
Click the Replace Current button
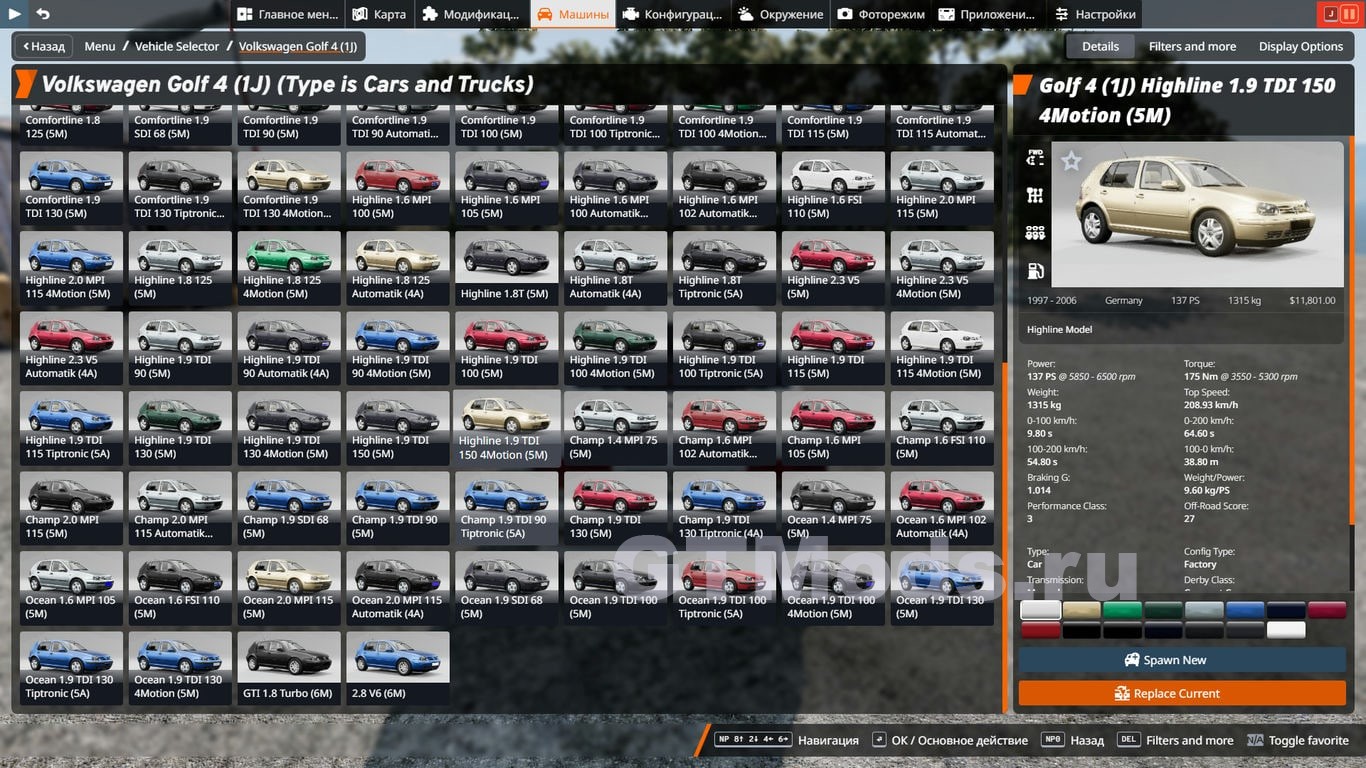[1182, 693]
